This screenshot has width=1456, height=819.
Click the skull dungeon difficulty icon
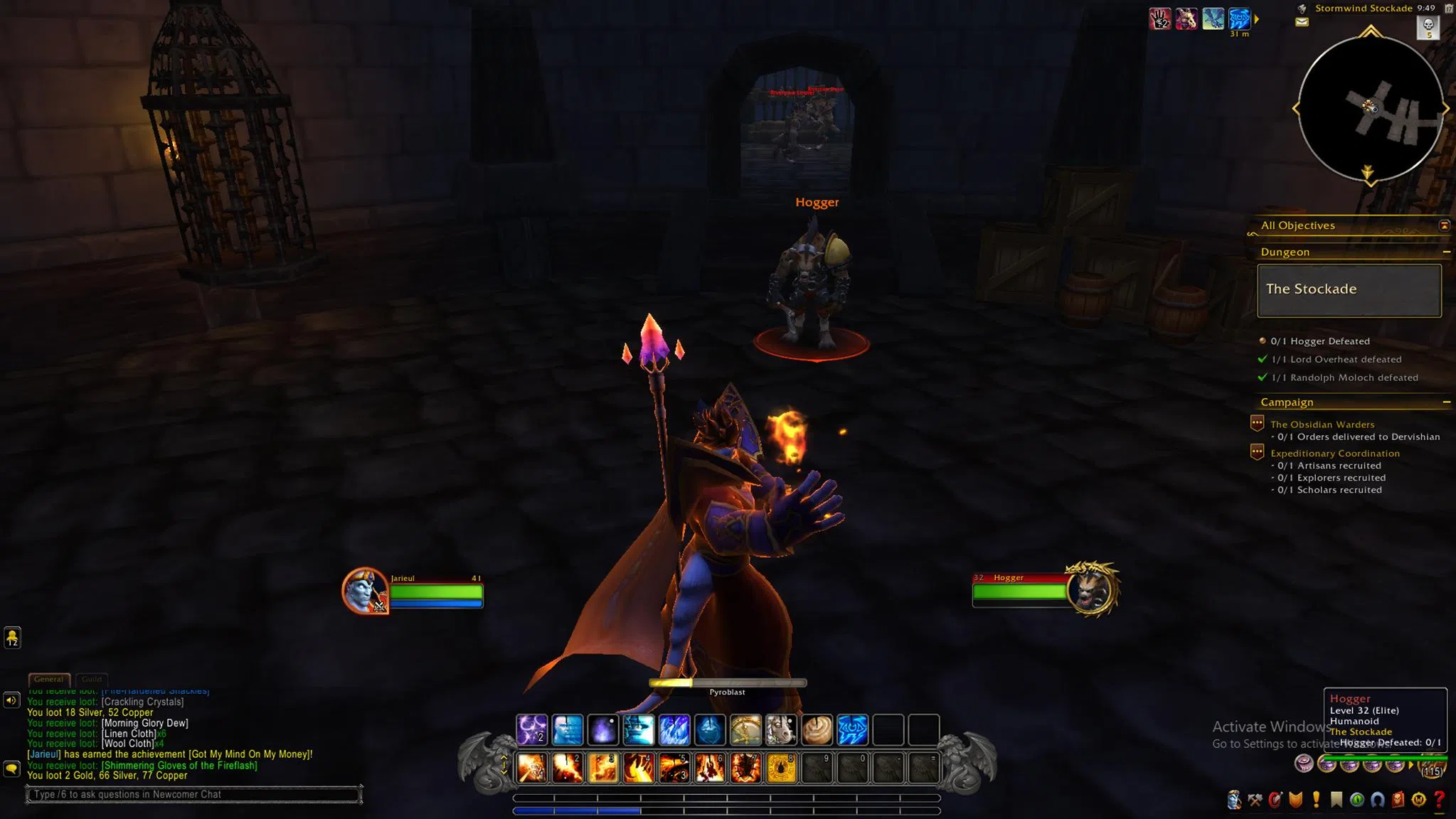tap(1428, 27)
